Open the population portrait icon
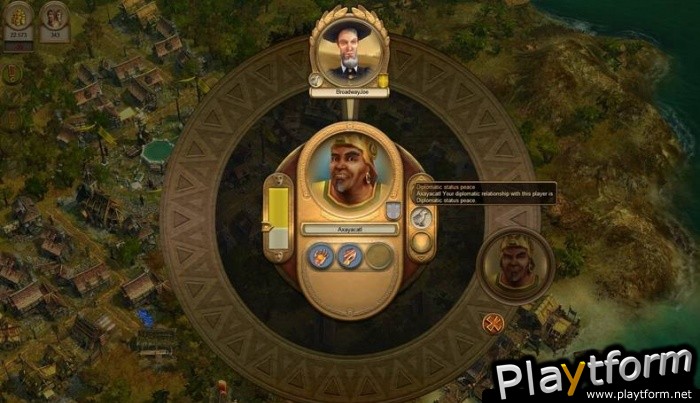This screenshot has height=403, width=700. tap(54, 17)
